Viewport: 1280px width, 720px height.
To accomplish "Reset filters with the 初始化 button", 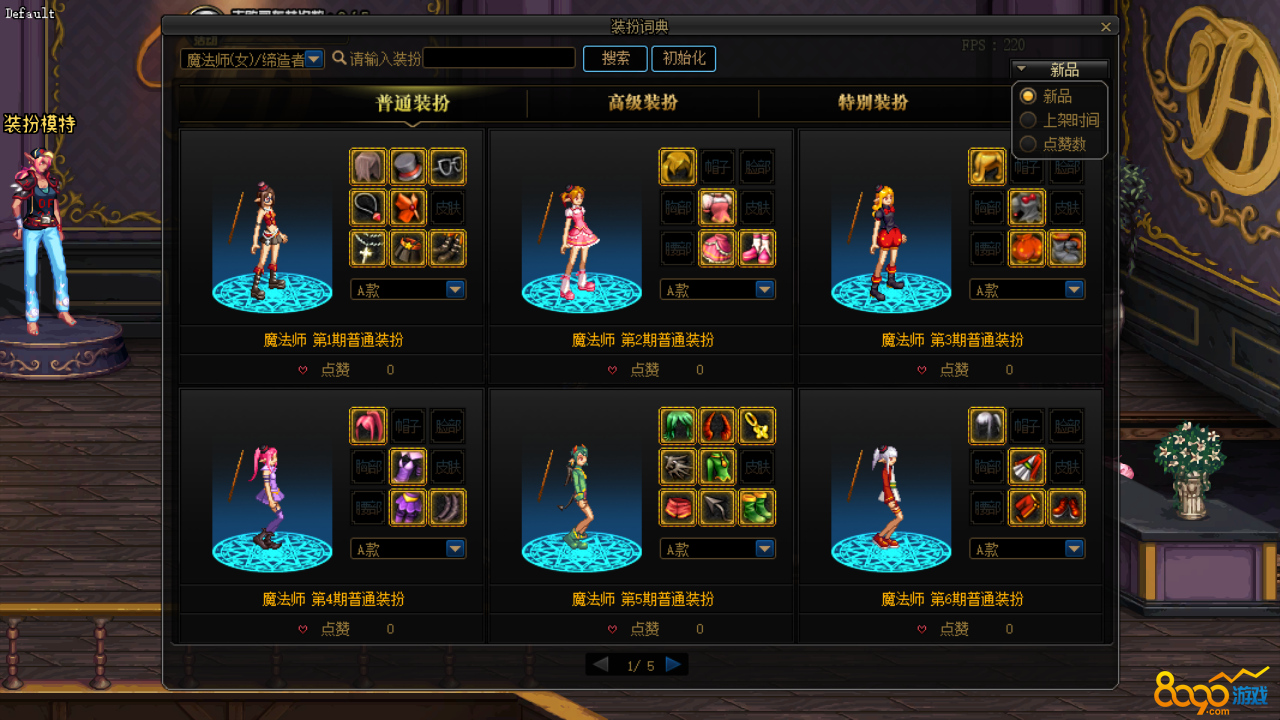I will 683,59.
